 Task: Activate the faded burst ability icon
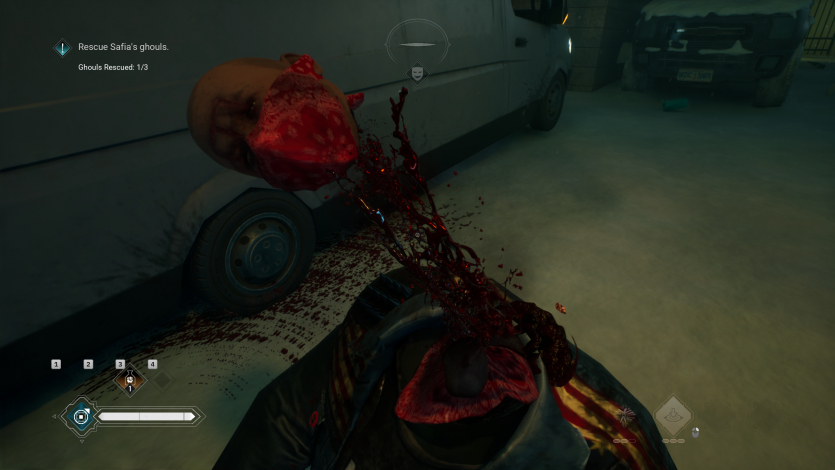[x=627, y=415]
